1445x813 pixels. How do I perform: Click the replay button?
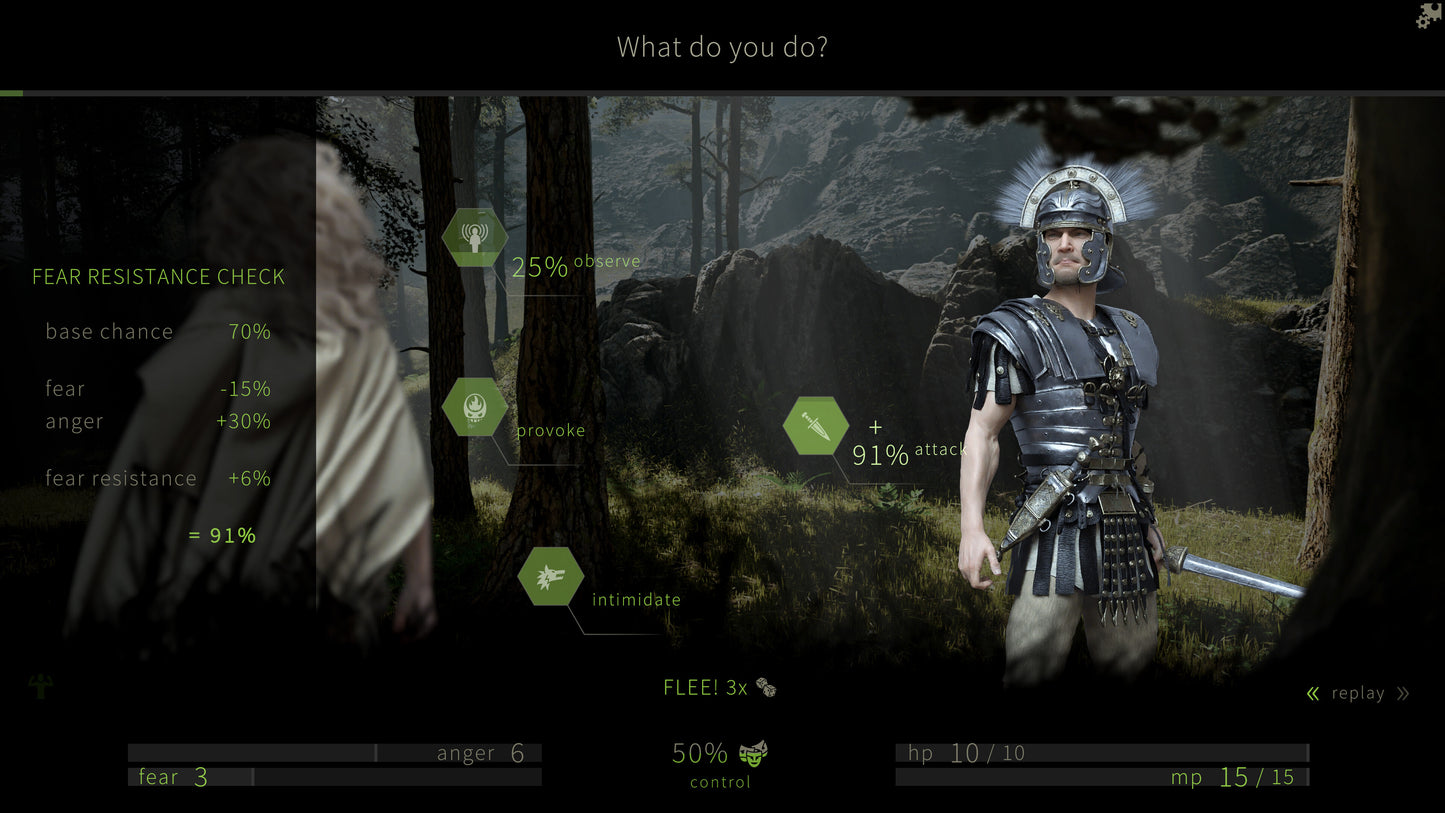coord(1357,693)
